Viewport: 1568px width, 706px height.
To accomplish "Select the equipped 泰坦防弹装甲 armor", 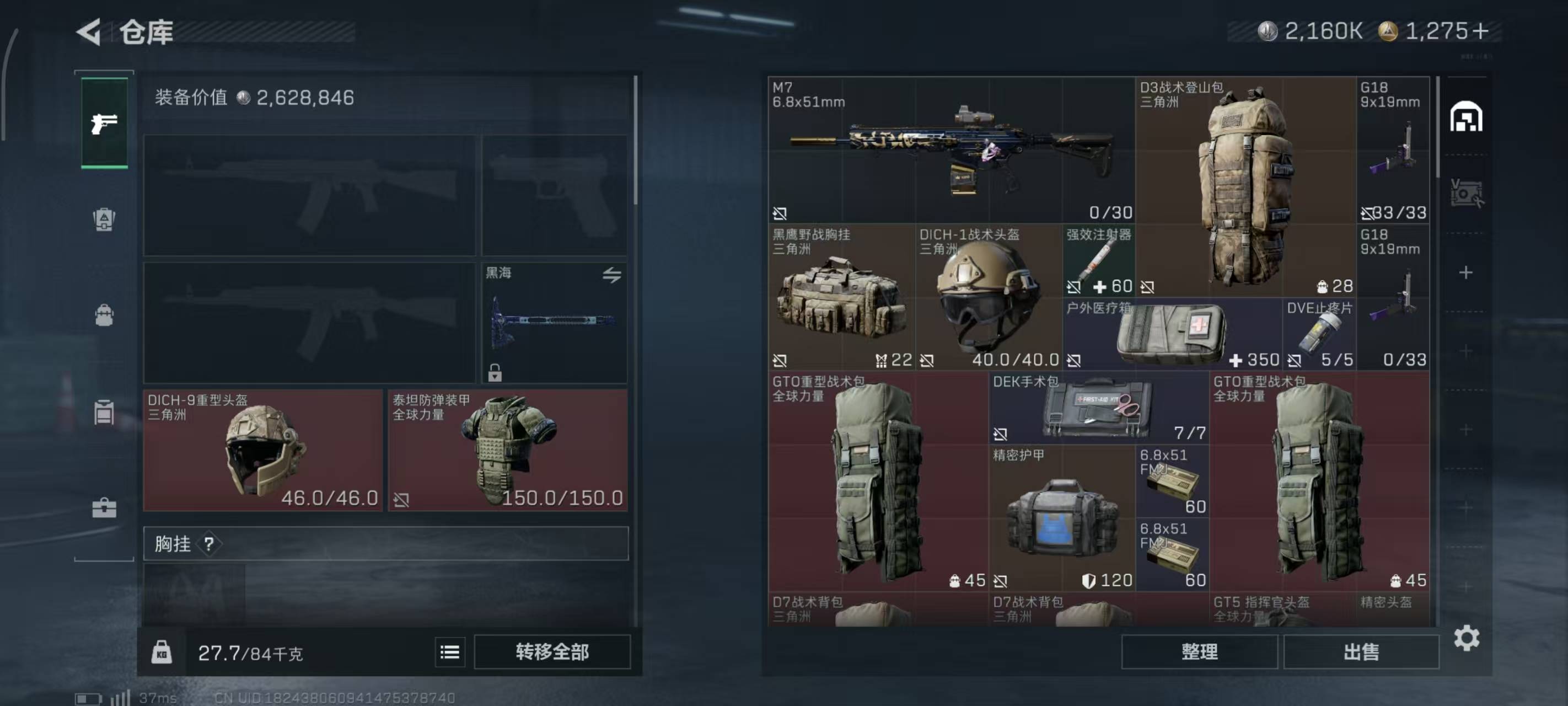I will [x=508, y=450].
